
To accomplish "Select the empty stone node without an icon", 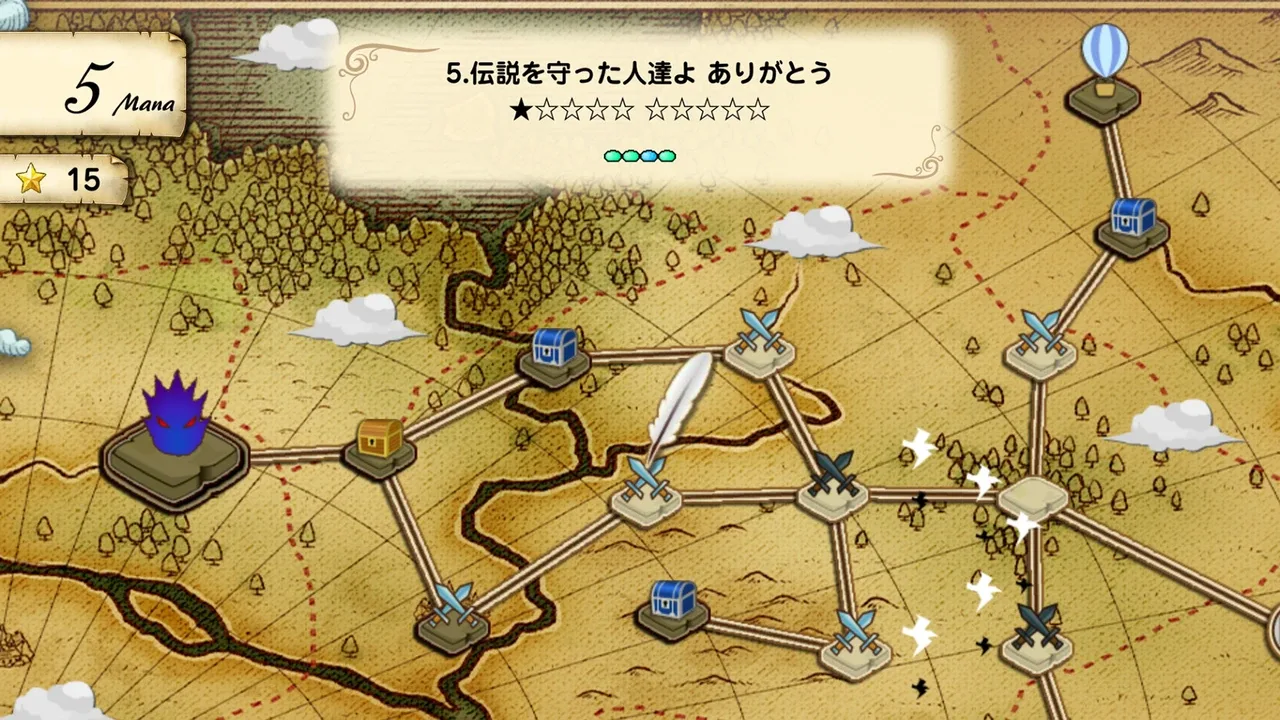I will (1034, 496).
